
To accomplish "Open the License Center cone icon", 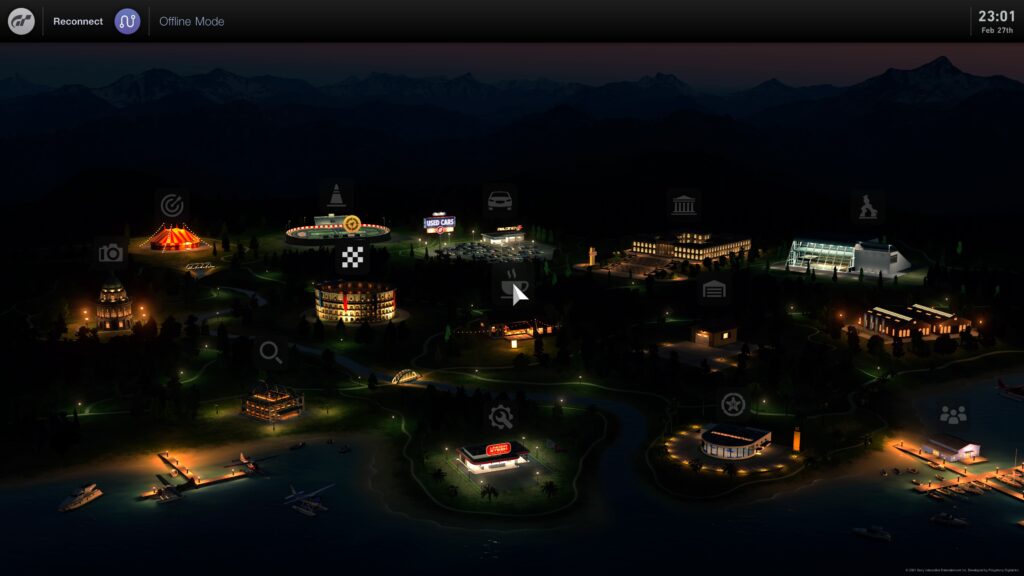I will pyautogui.click(x=337, y=195).
